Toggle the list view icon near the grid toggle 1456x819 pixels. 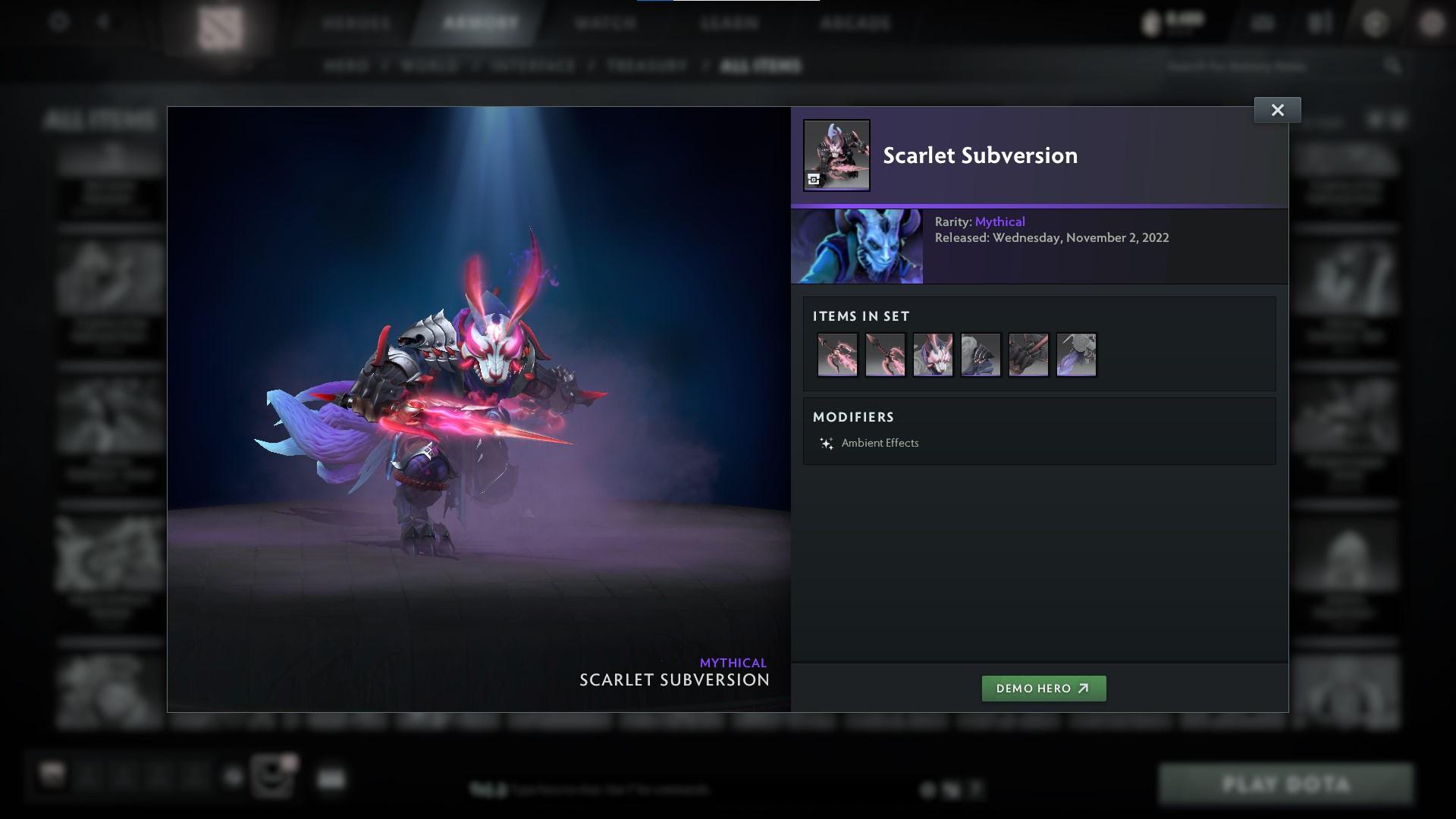click(x=1398, y=119)
